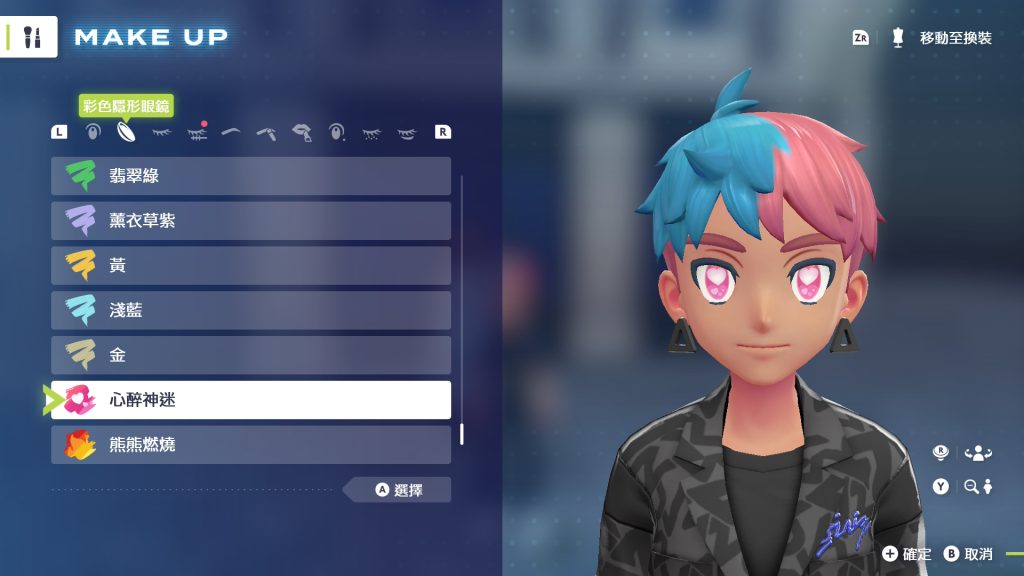Screen dimensions: 1024x576
Task: Open the eyelashes tab with red dot
Action: 196,131
